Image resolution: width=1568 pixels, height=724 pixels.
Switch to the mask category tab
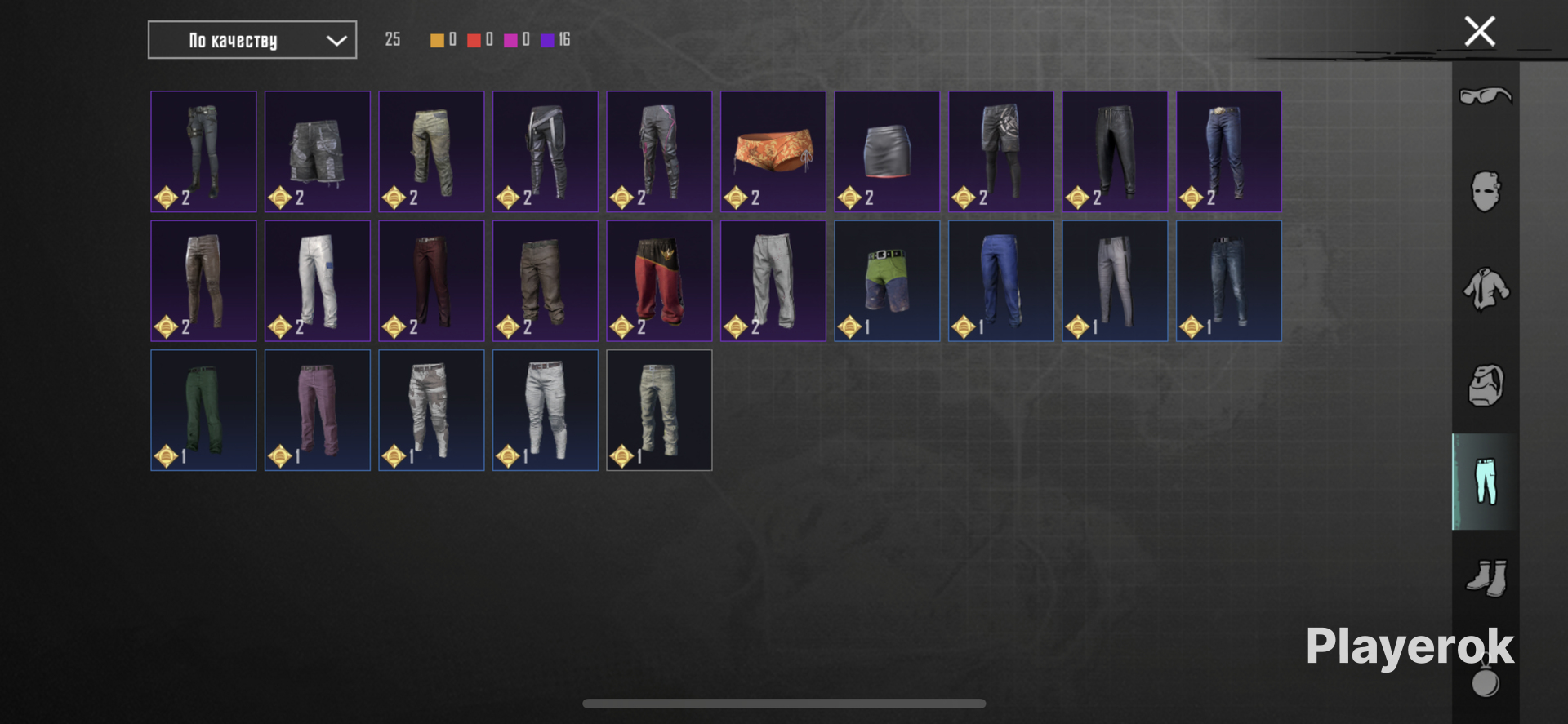click(x=1485, y=192)
